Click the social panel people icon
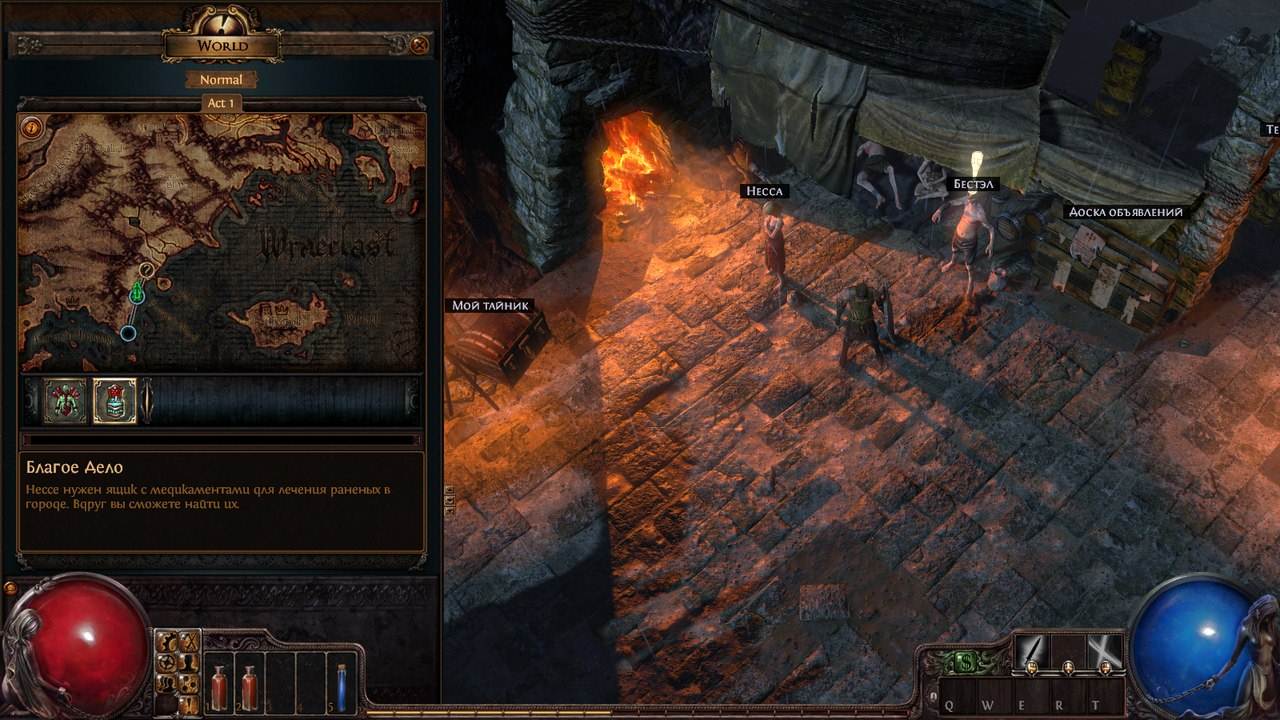 [x=167, y=684]
